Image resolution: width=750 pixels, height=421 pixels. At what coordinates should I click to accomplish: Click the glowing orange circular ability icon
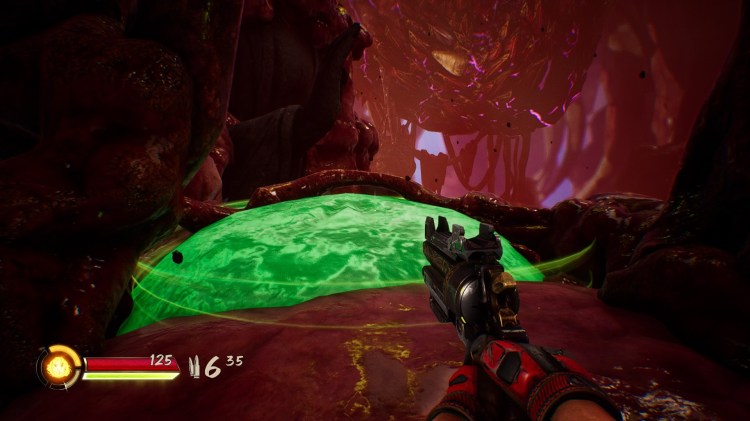(59, 366)
